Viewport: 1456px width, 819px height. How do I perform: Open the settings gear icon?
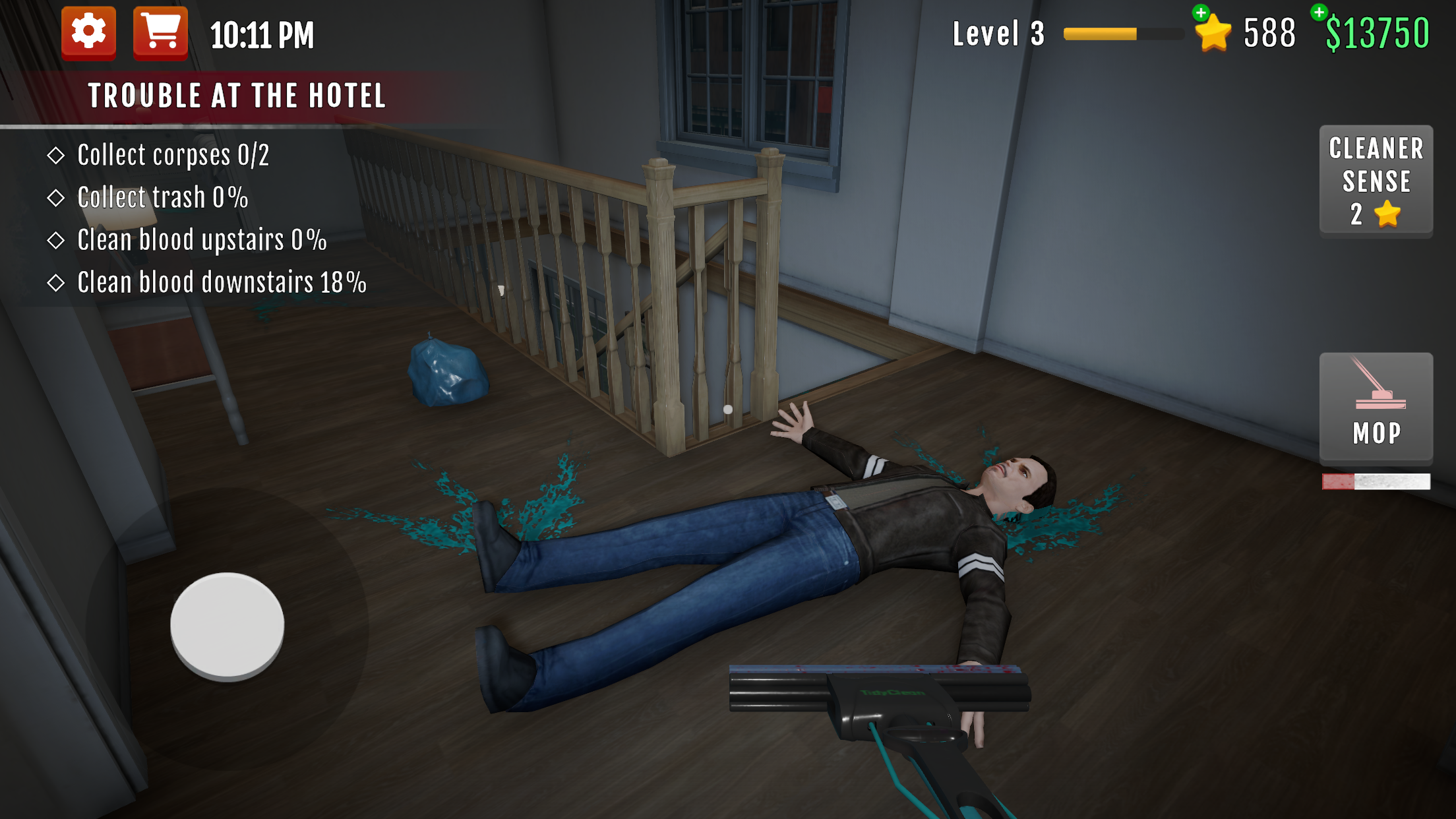(x=88, y=31)
